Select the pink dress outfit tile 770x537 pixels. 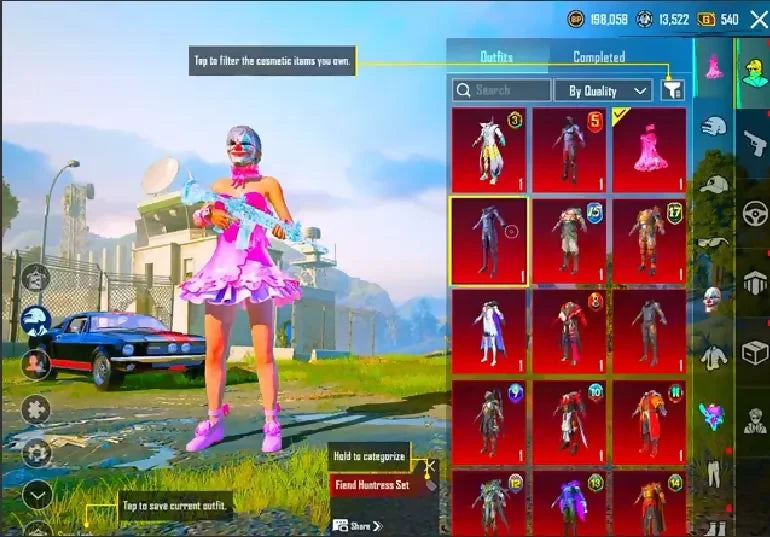pos(649,150)
